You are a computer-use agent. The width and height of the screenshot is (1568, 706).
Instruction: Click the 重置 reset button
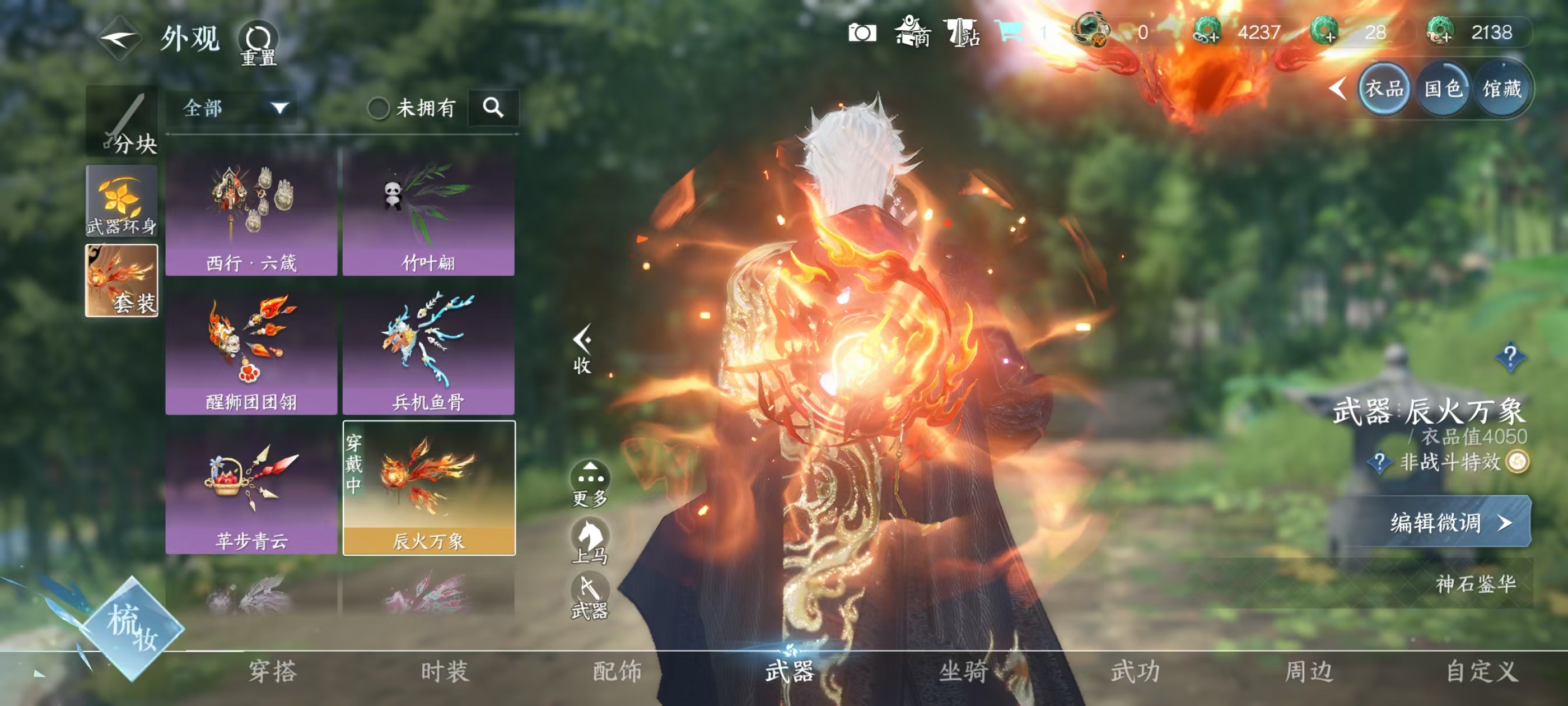click(258, 43)
